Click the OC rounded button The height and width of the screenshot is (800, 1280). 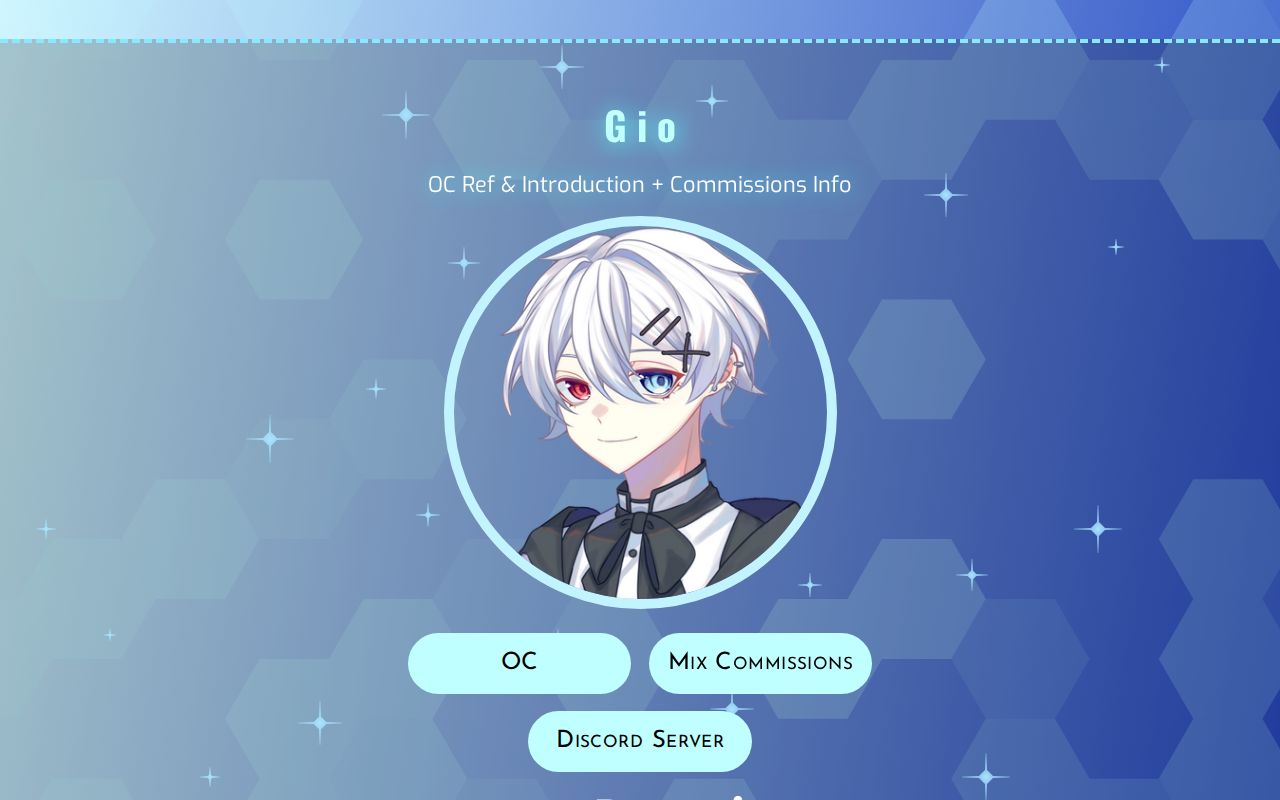(x=519, y=662)
